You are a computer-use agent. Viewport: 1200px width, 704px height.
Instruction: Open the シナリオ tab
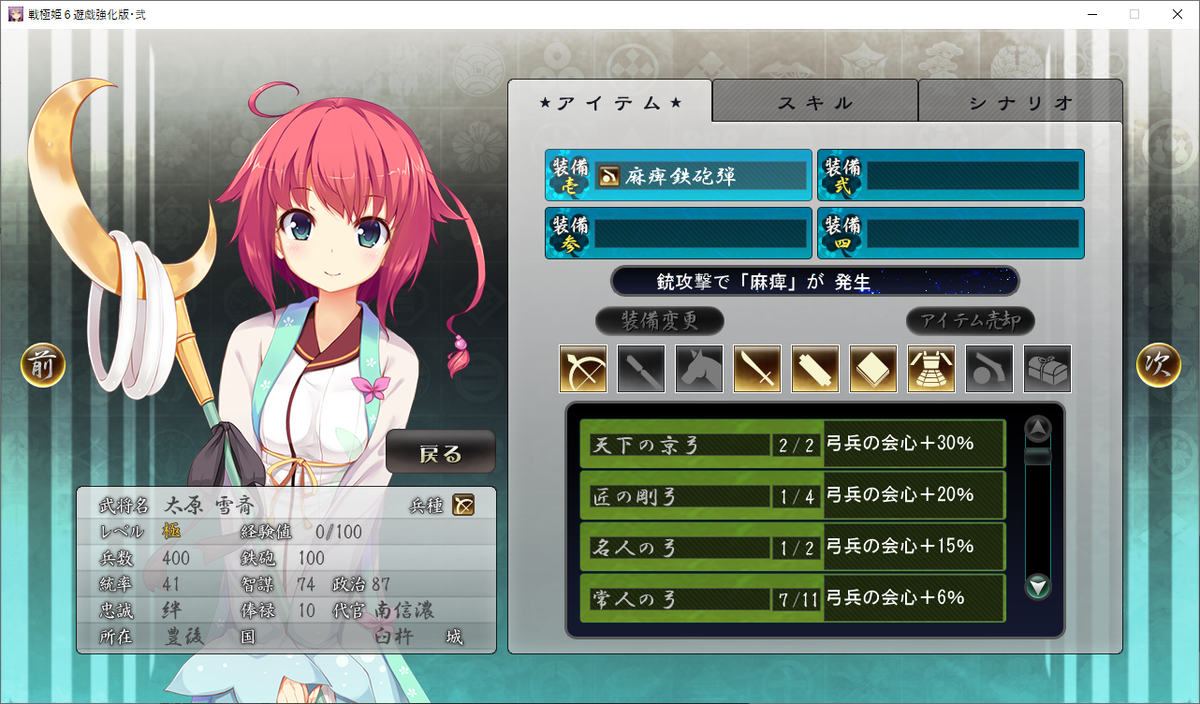pyautogui.click(x=1020, y=102)
